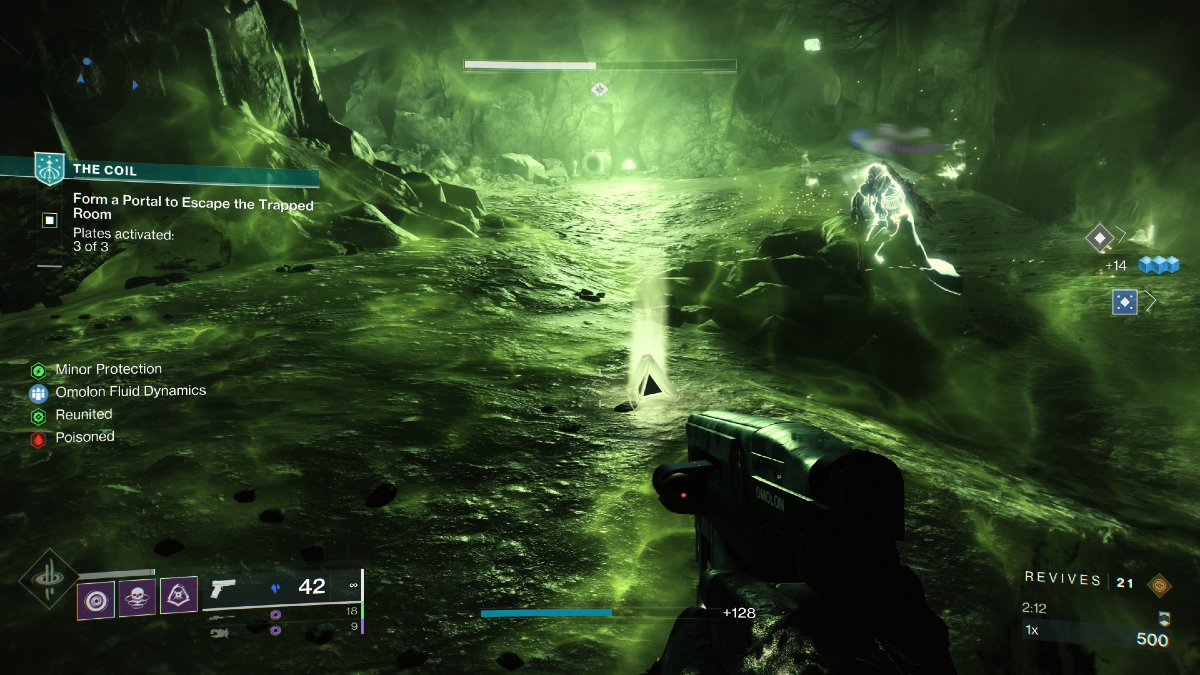
Task: Select the gold revive token icon
Action: pos(1160,584)
